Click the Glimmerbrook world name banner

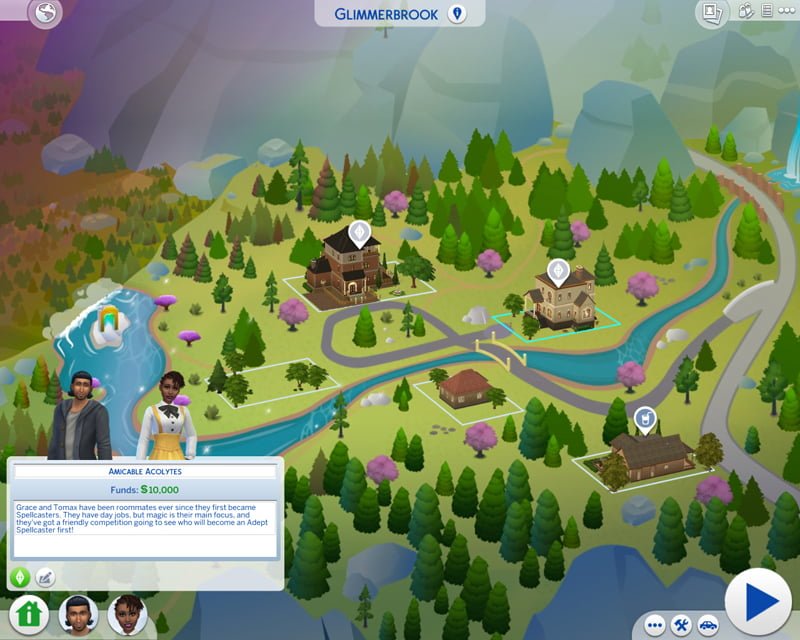400,13
